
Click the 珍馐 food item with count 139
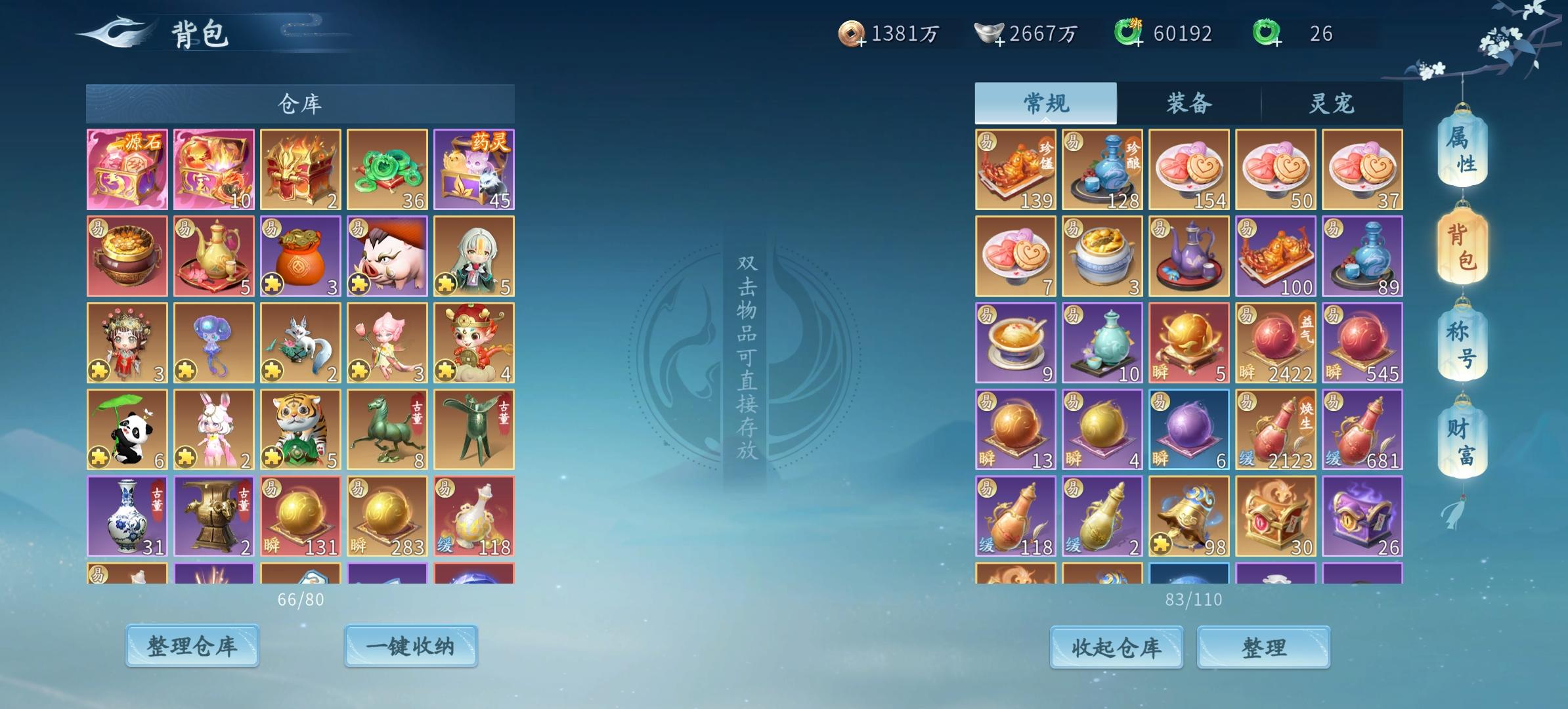pyautogui.click(x=1015, y=169)
